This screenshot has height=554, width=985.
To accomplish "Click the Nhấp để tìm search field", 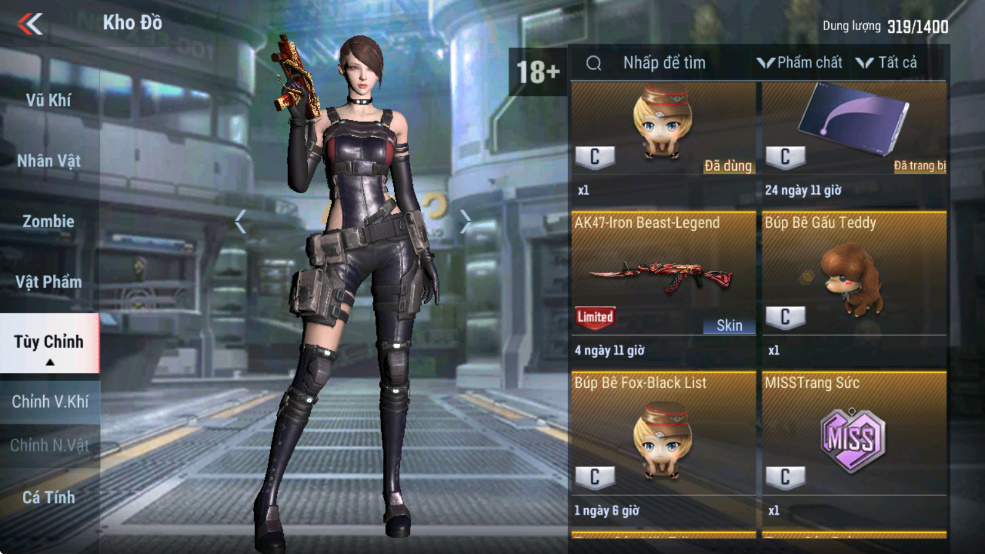I will [x=664, y=63].
